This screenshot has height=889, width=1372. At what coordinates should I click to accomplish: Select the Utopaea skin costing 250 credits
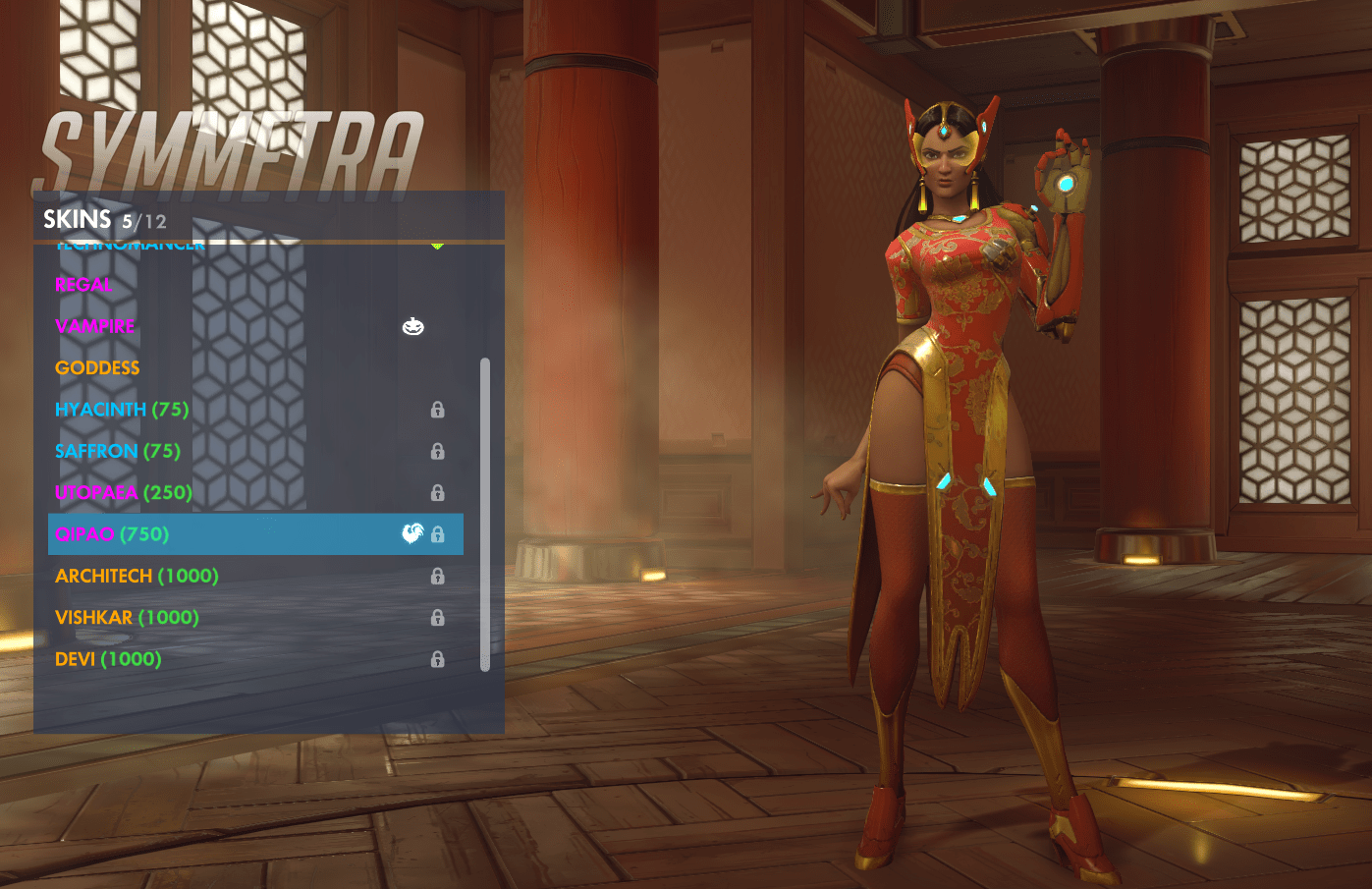click(x=122, y=492)
